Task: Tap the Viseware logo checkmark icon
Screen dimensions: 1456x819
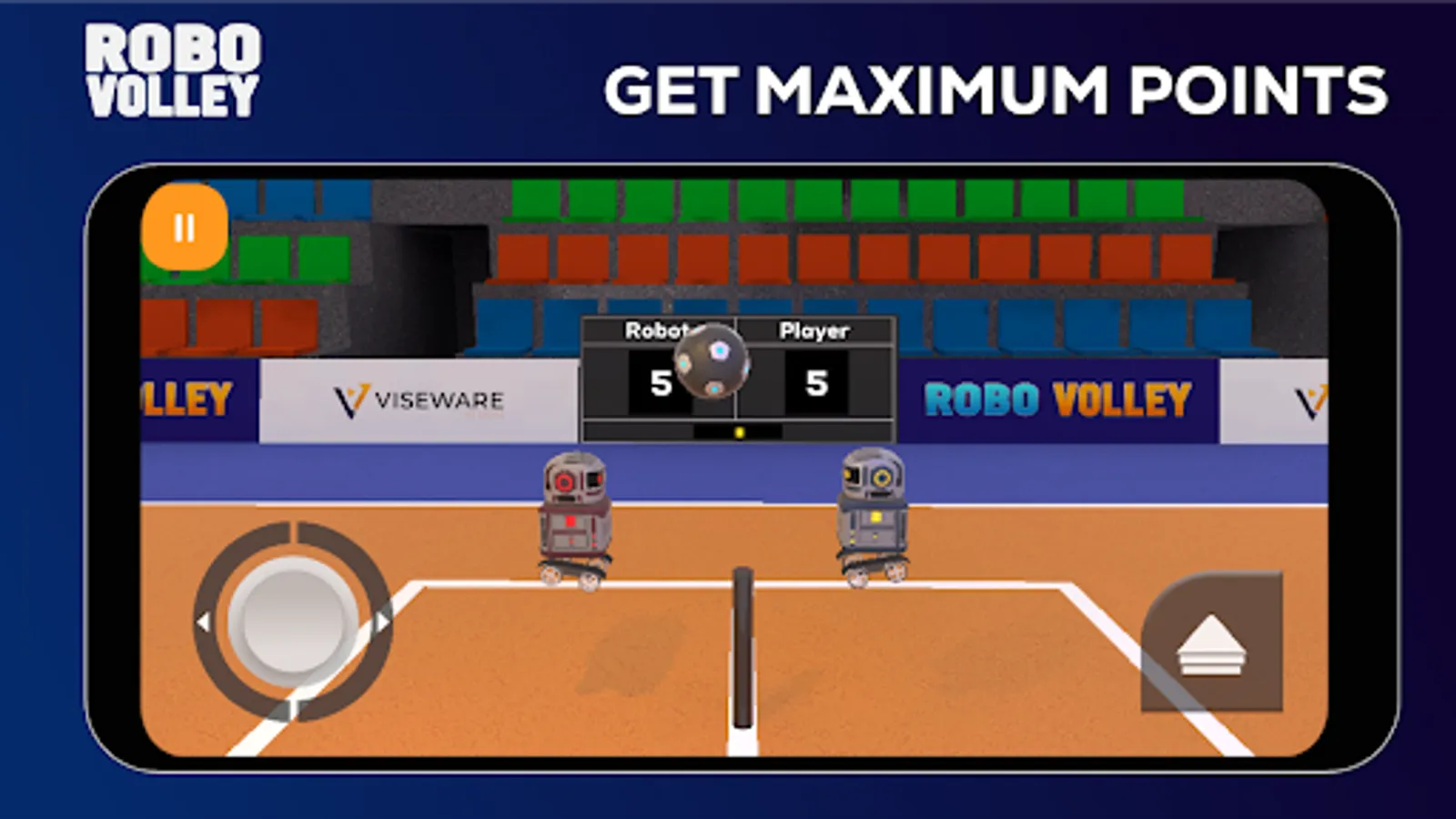Action: [350, 397]
